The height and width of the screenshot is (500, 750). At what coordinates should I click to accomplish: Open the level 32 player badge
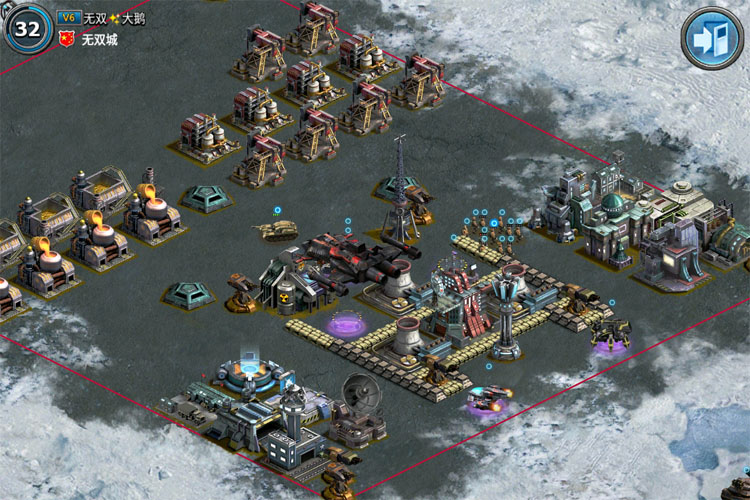28,29
